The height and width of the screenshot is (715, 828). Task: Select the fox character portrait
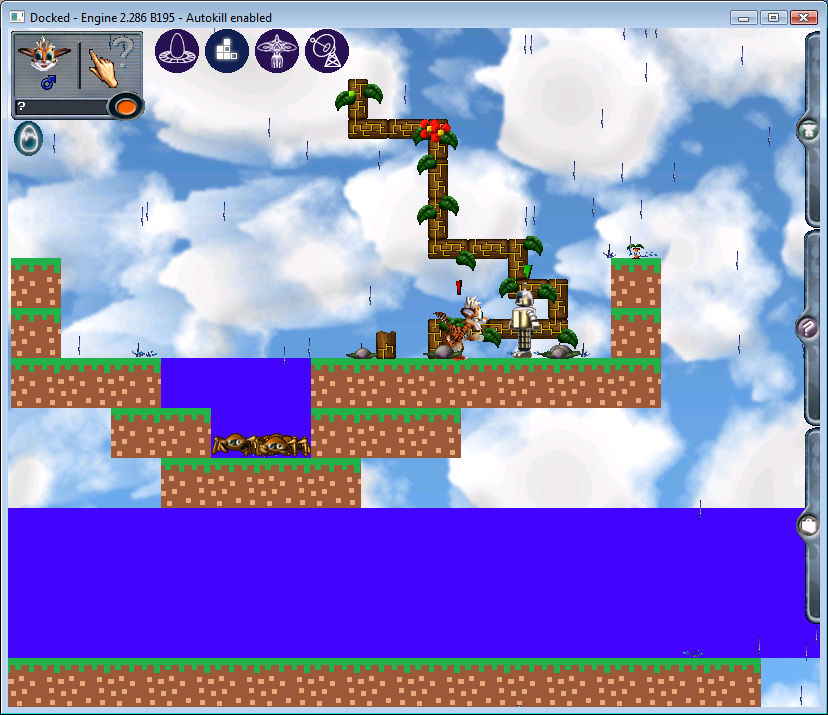coord(46,65)
